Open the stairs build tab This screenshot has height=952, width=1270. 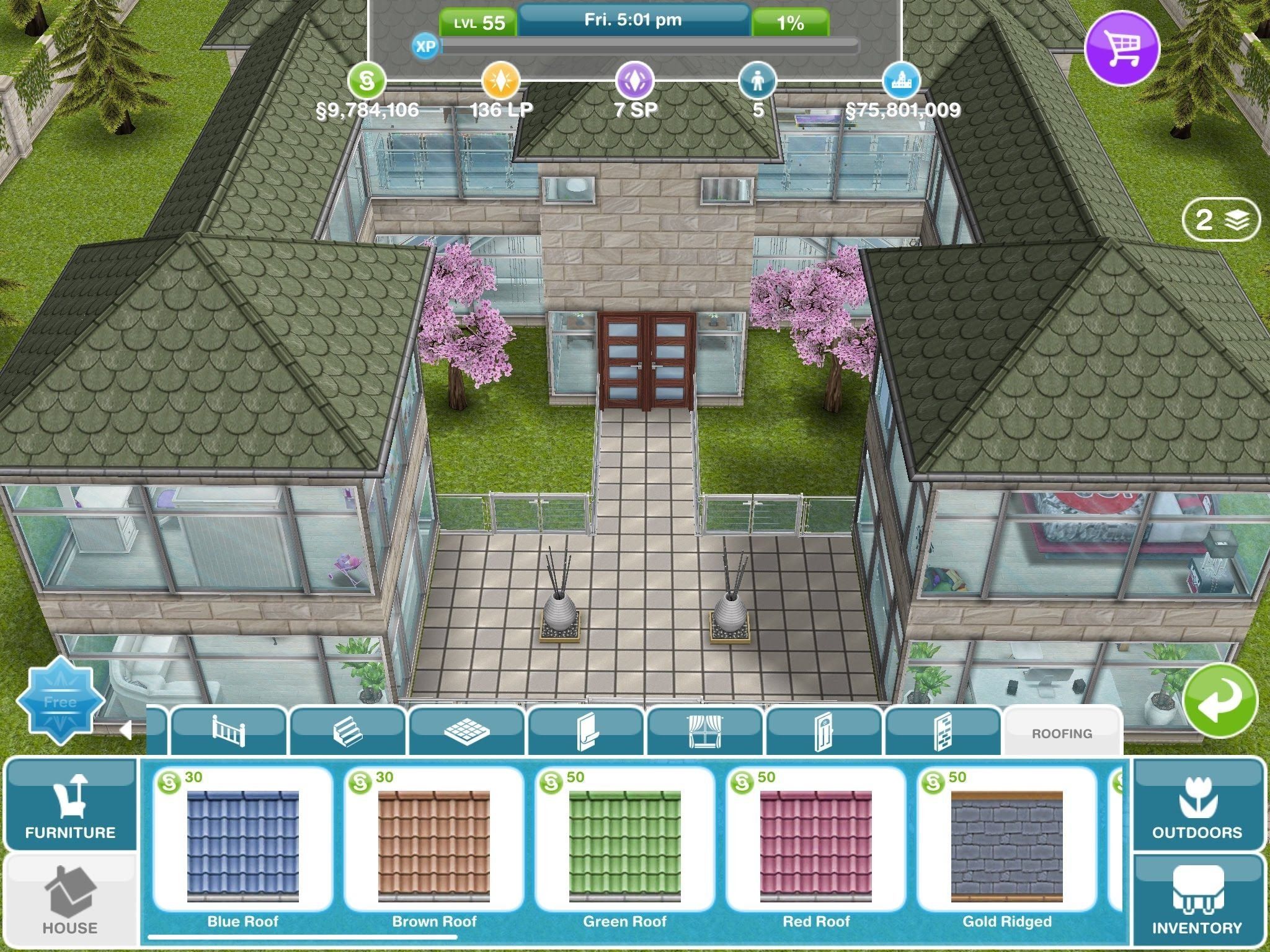(348, 731)
